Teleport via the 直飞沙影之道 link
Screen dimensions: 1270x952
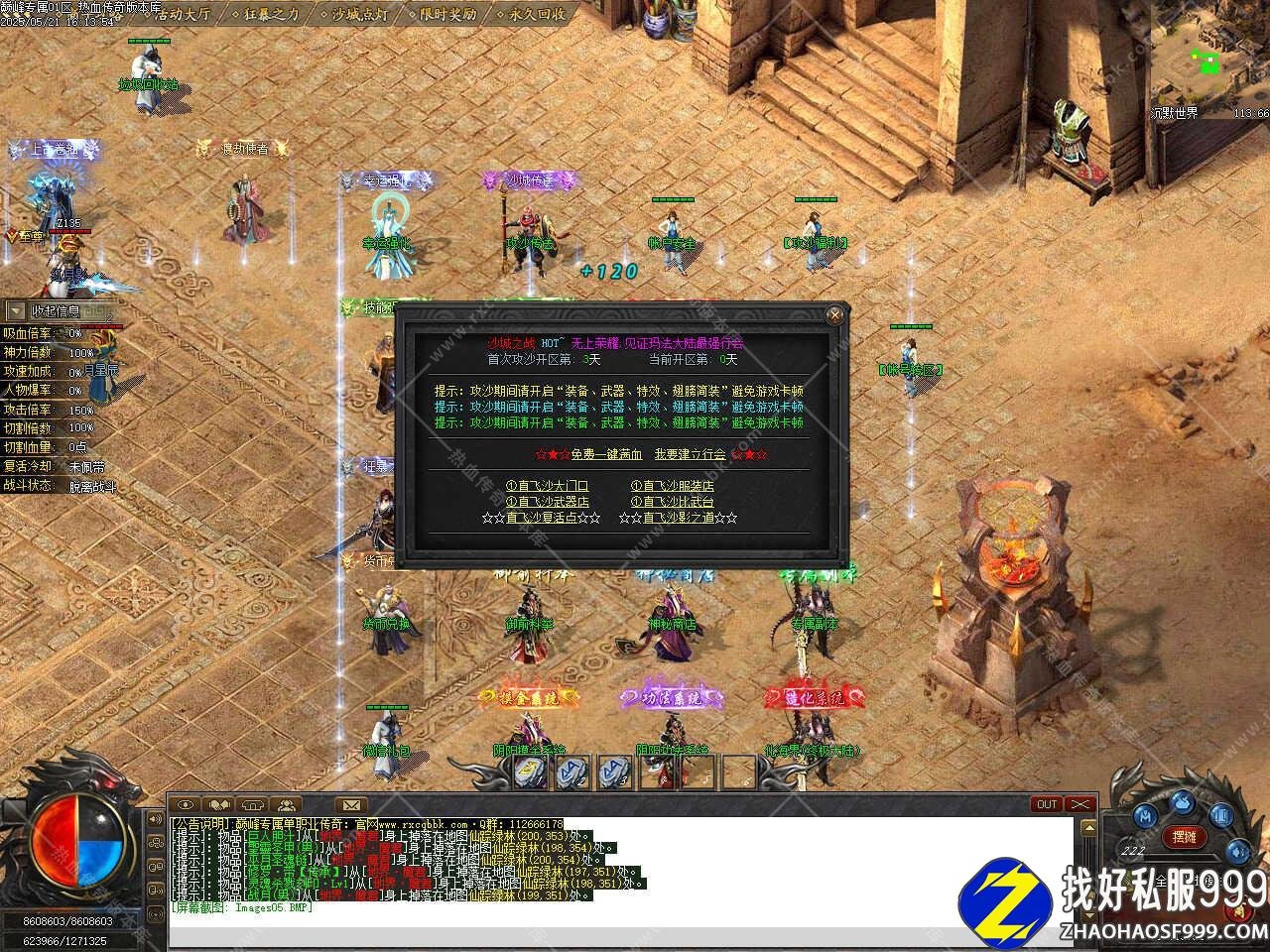[678, 518]
